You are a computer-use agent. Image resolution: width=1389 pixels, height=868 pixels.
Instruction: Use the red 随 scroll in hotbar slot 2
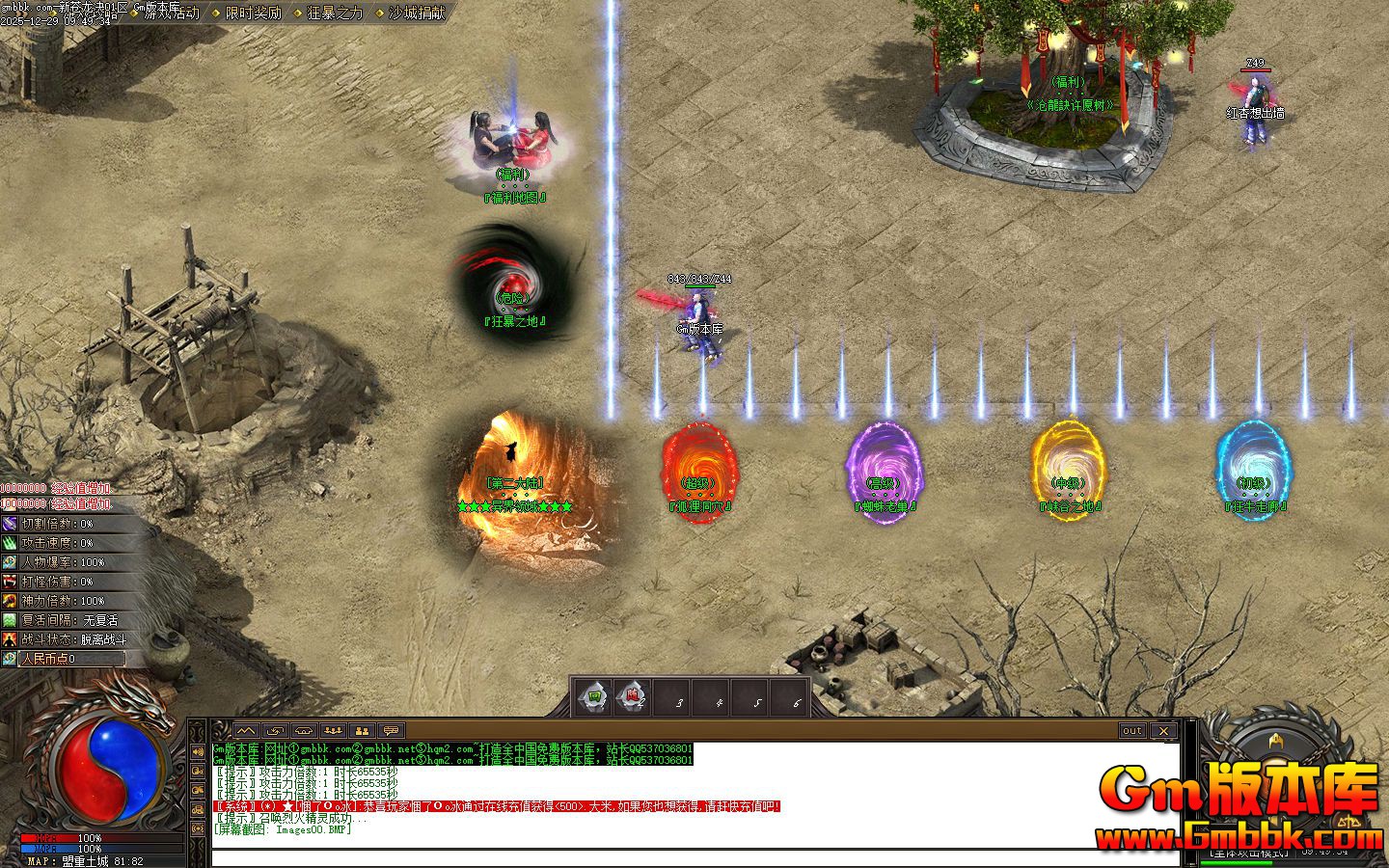[634, 696]
